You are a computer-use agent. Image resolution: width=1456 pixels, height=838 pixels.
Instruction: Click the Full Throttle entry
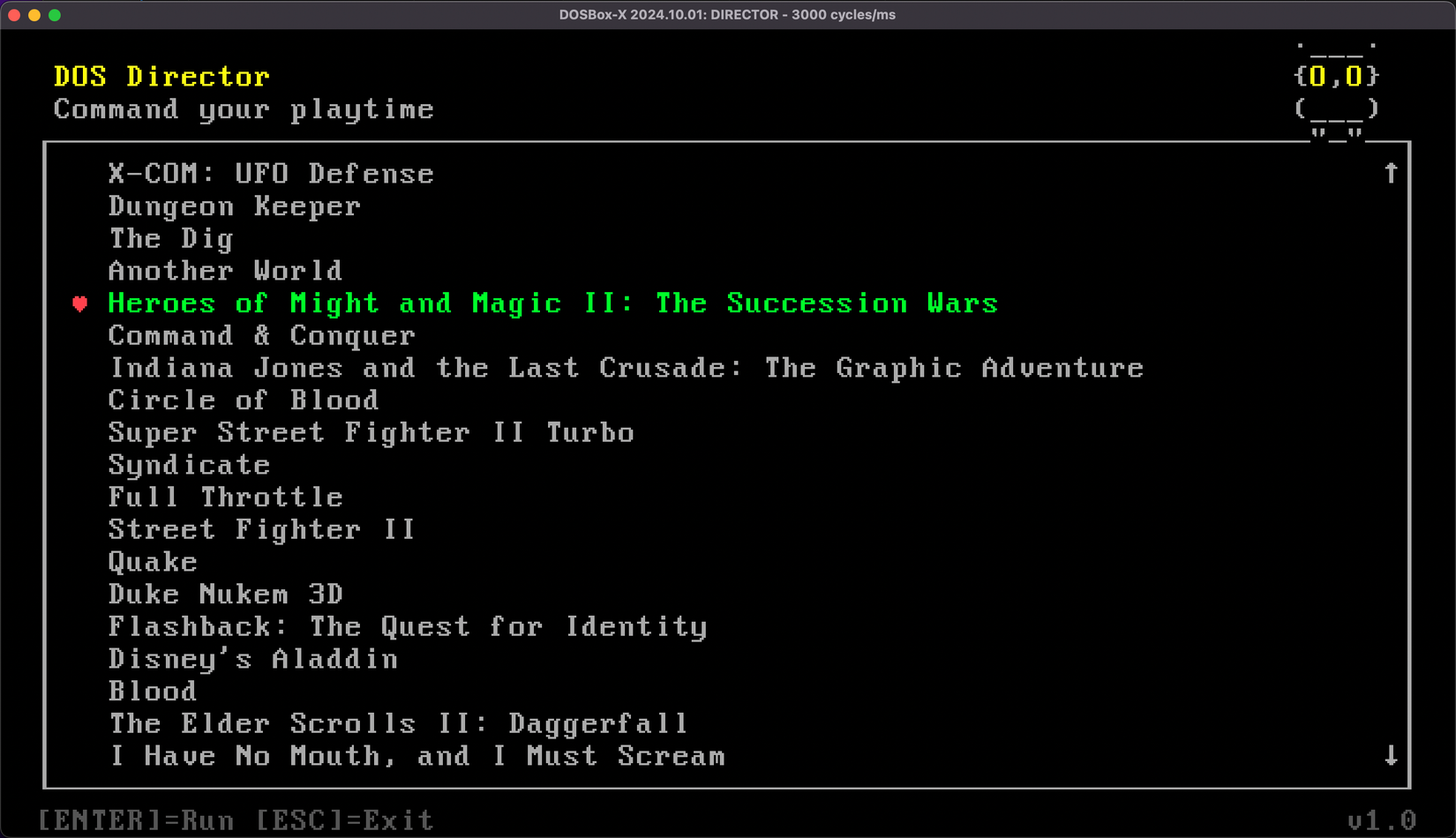pyautogui.click(x=225, y=497)
